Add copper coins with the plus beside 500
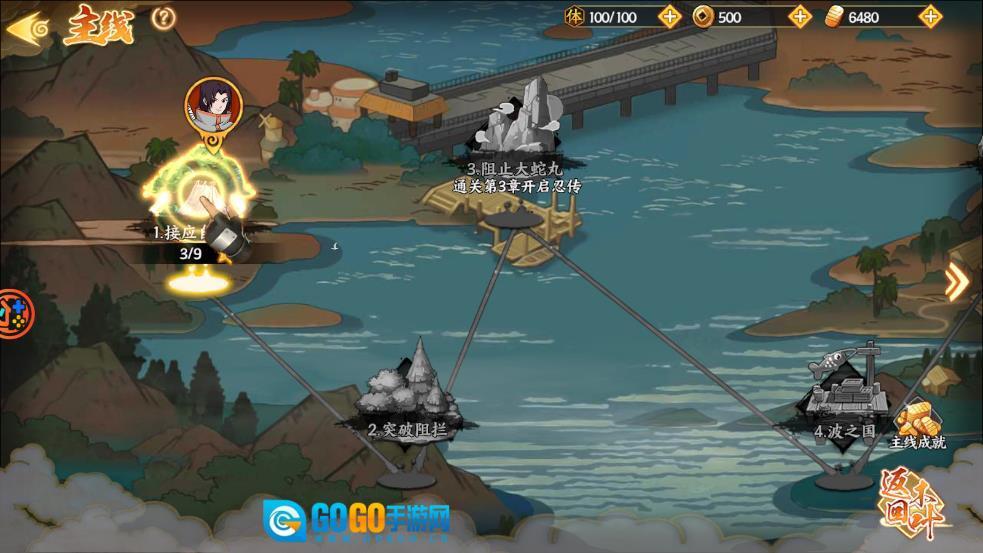The height and width of the screenshot is (553, 983). tap(799, 16)
